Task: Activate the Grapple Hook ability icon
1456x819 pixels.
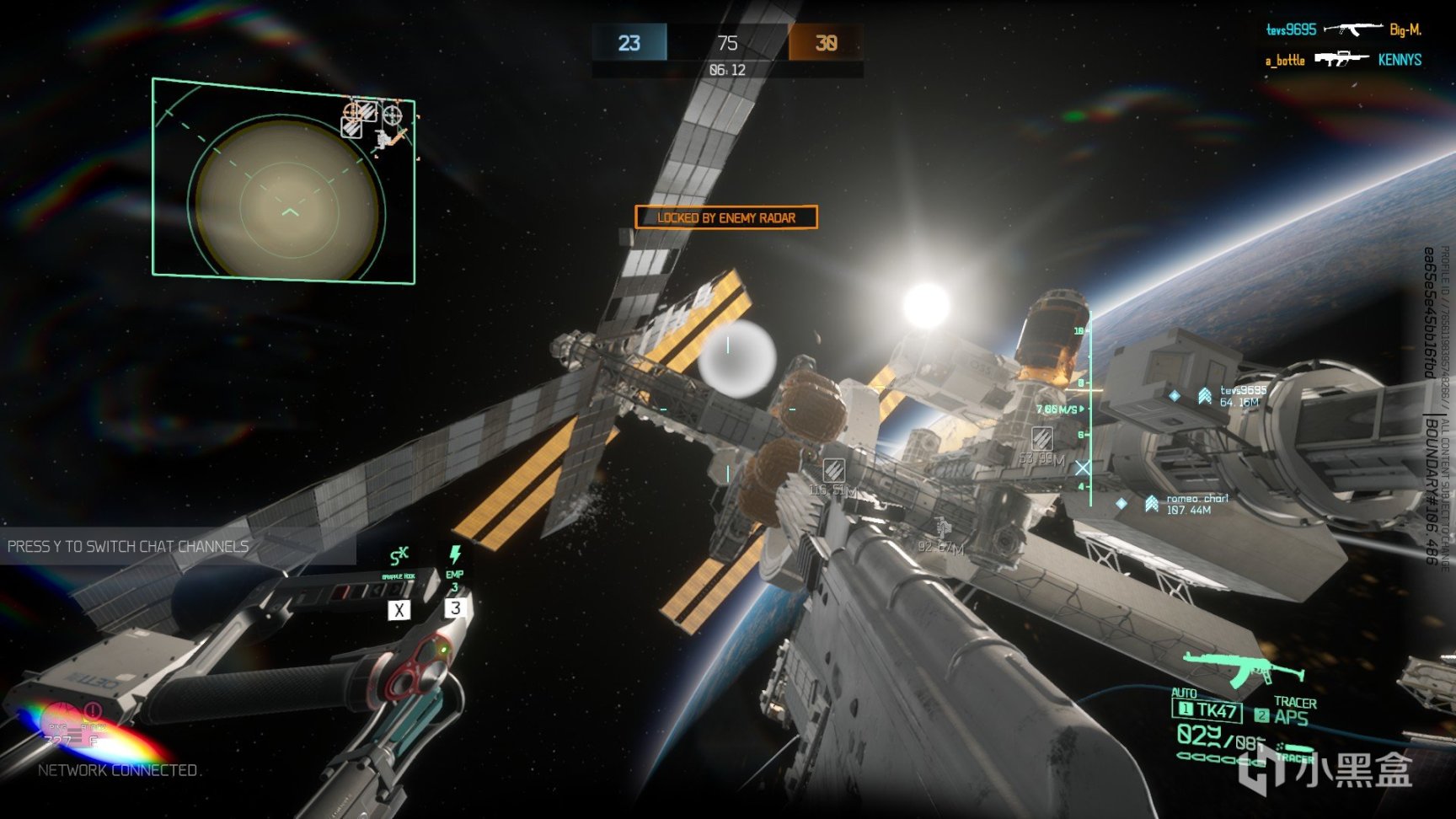Action: (399, 557)
